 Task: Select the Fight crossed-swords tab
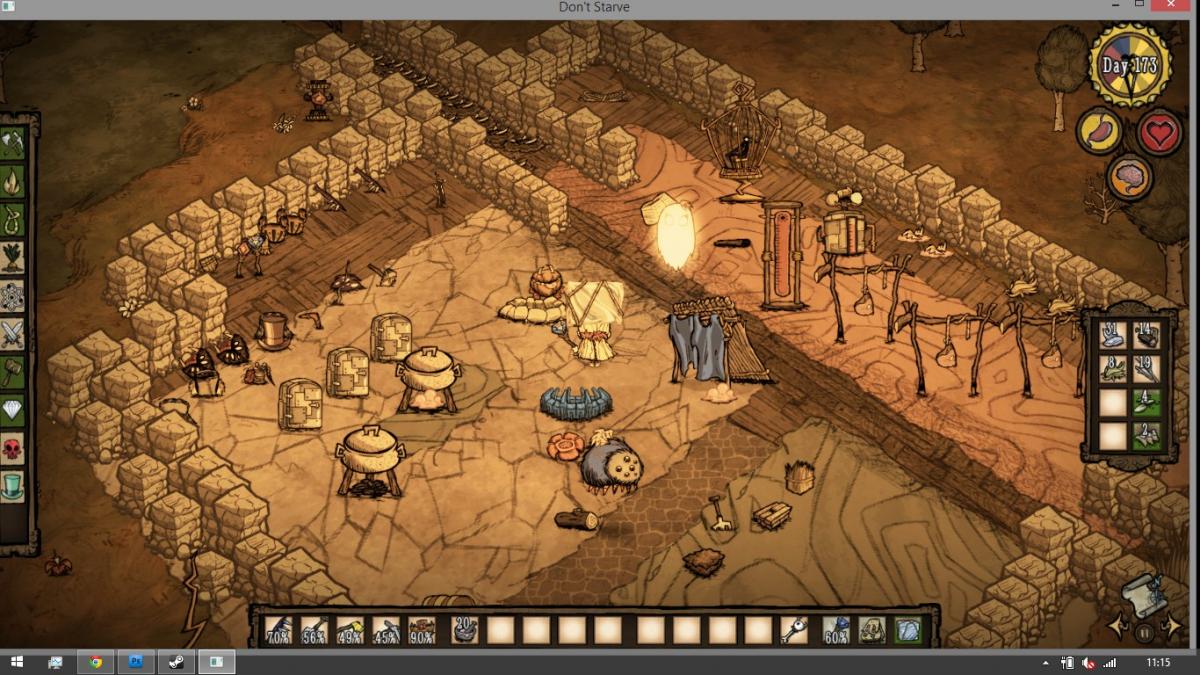click(13, 332)
